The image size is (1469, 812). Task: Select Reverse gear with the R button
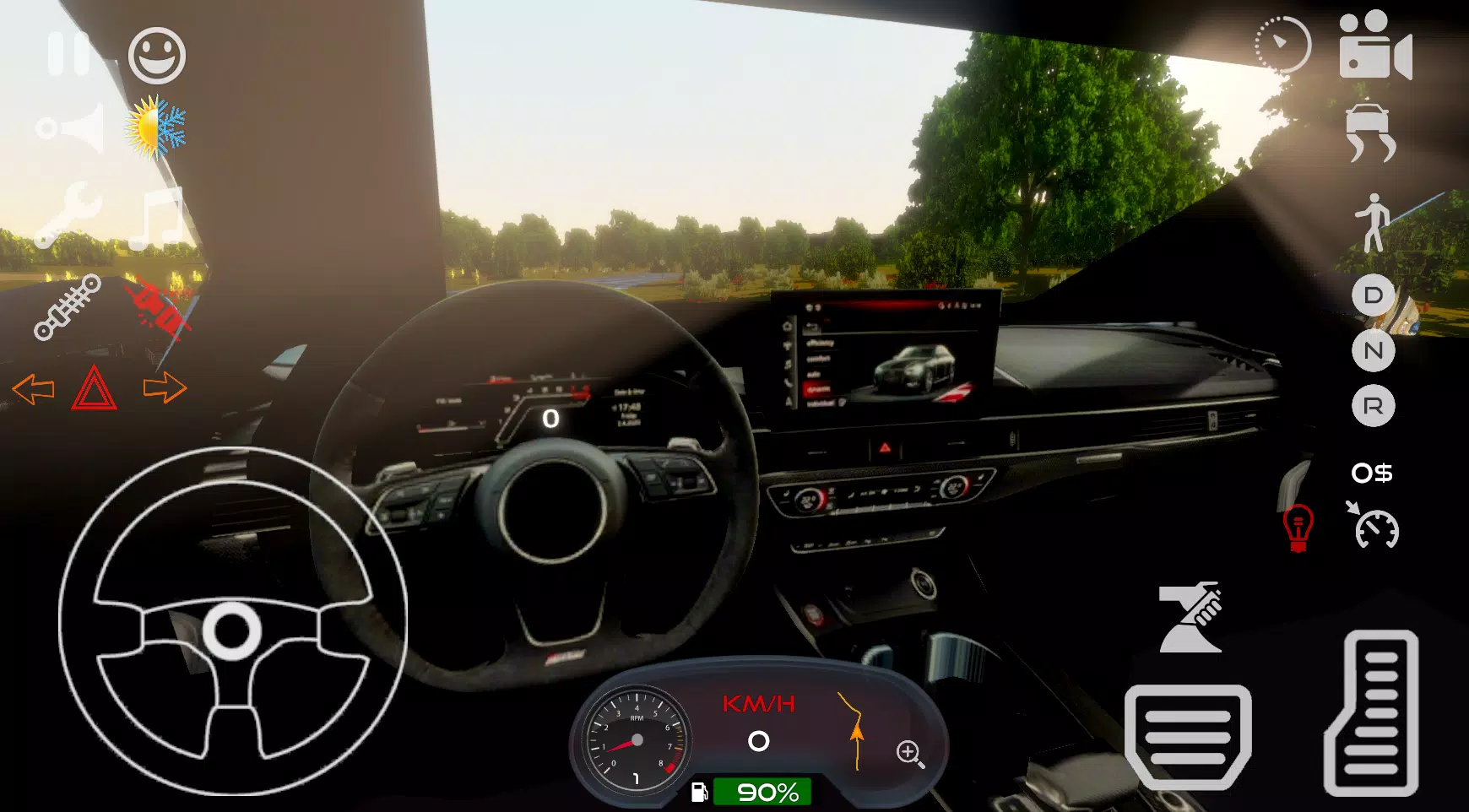(x=1374, y=407)
